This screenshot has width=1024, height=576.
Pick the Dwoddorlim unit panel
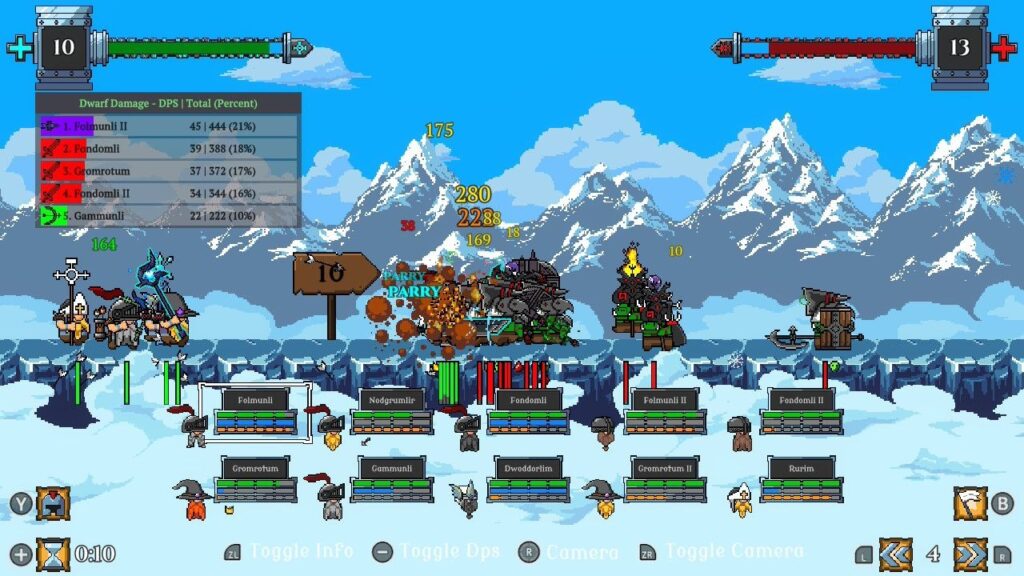pyautogui.click(x=527, y=478)
